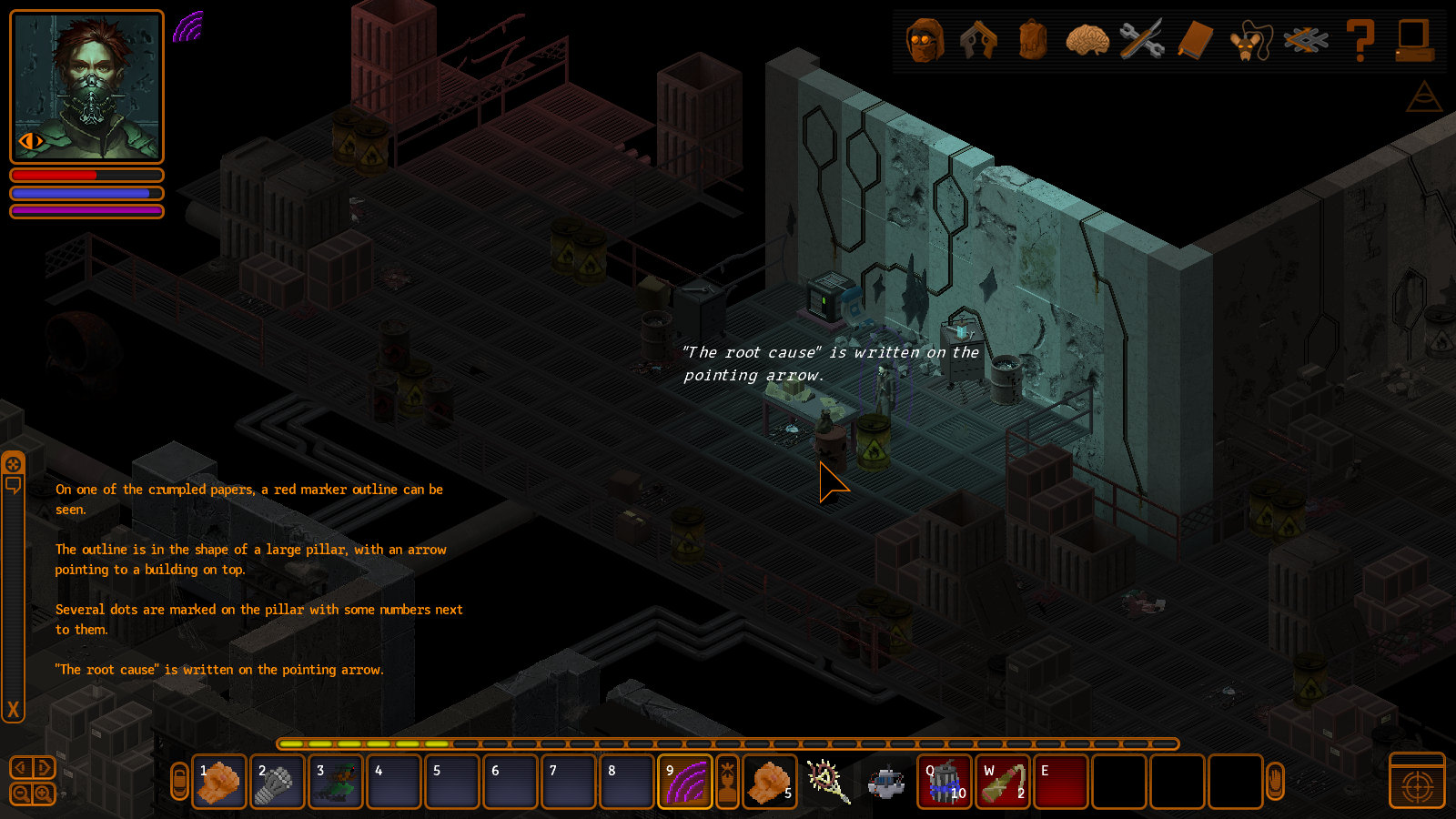Open the computer system menu icon

click(1414, 41)
